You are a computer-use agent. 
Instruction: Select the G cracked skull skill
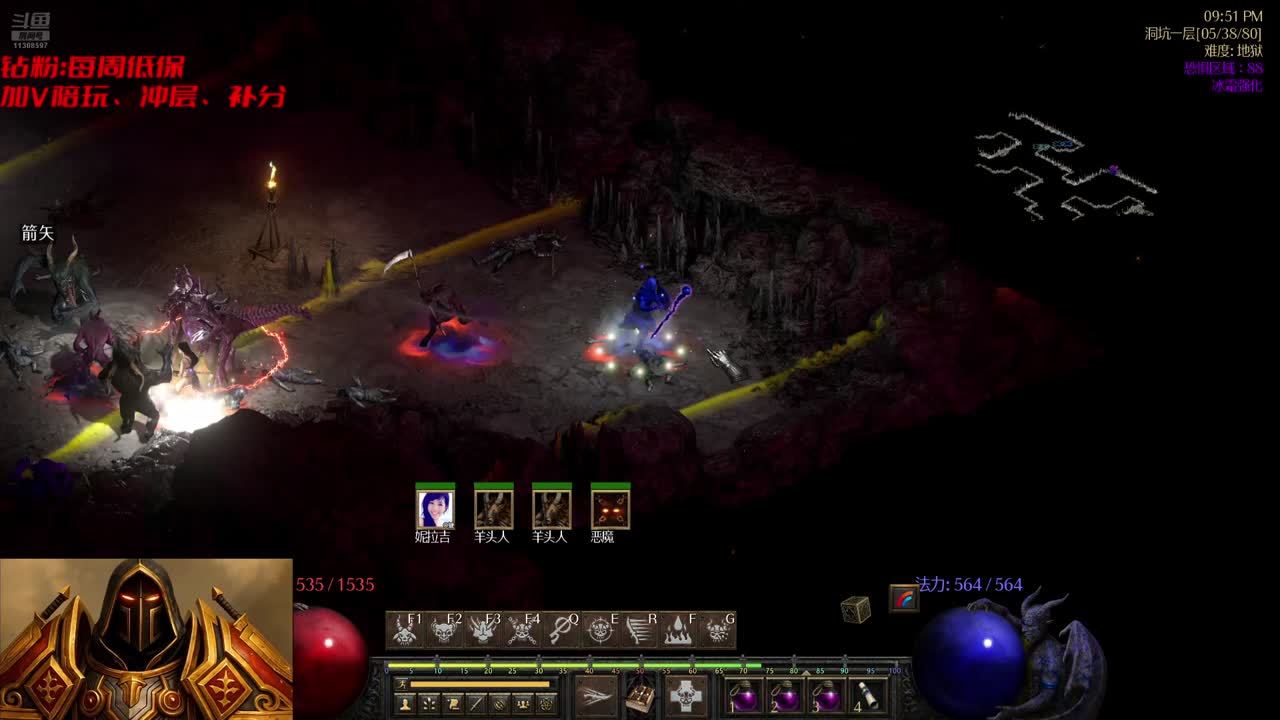717,630
